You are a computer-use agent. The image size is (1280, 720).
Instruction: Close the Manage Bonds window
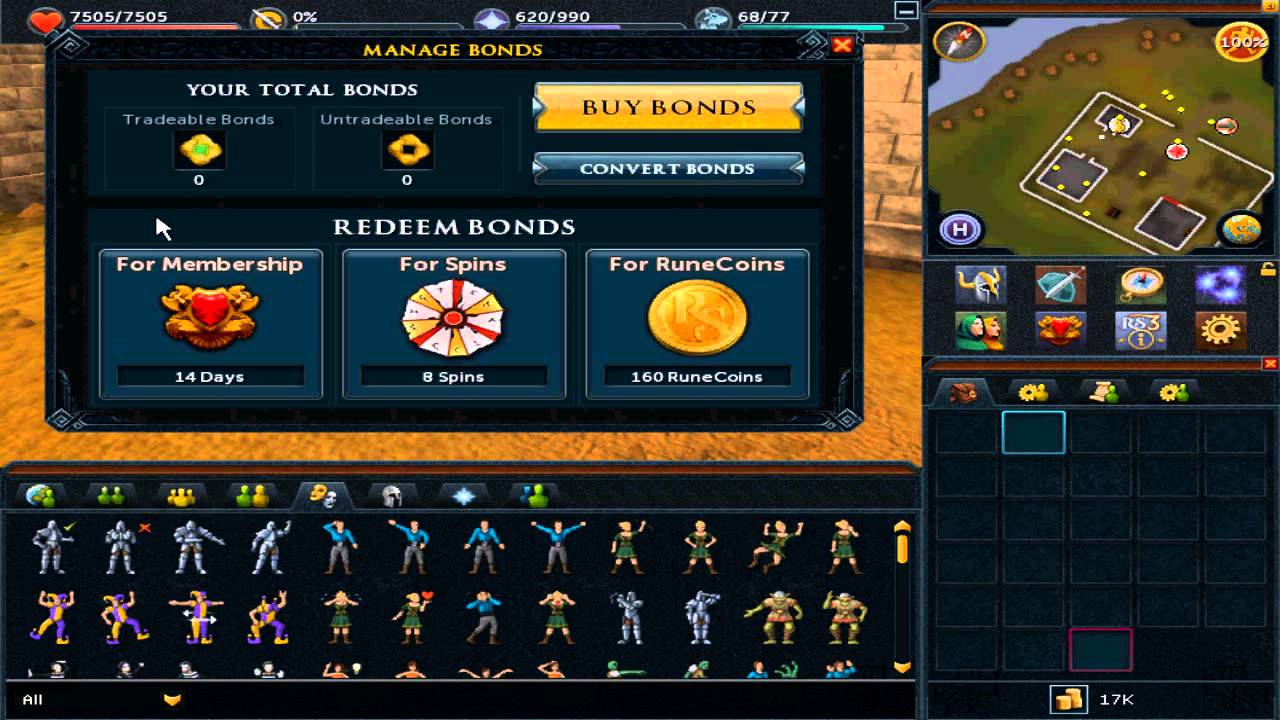(x=842, y=45)
